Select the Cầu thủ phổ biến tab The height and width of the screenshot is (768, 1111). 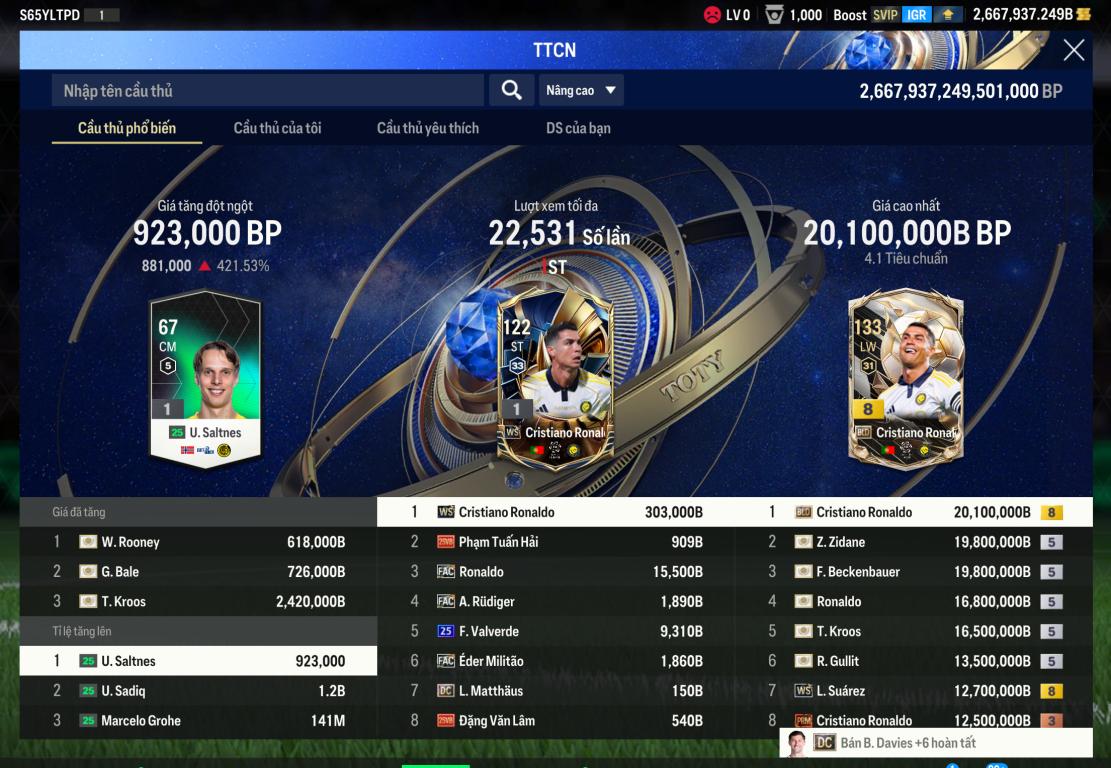click(x=127, y=128)
